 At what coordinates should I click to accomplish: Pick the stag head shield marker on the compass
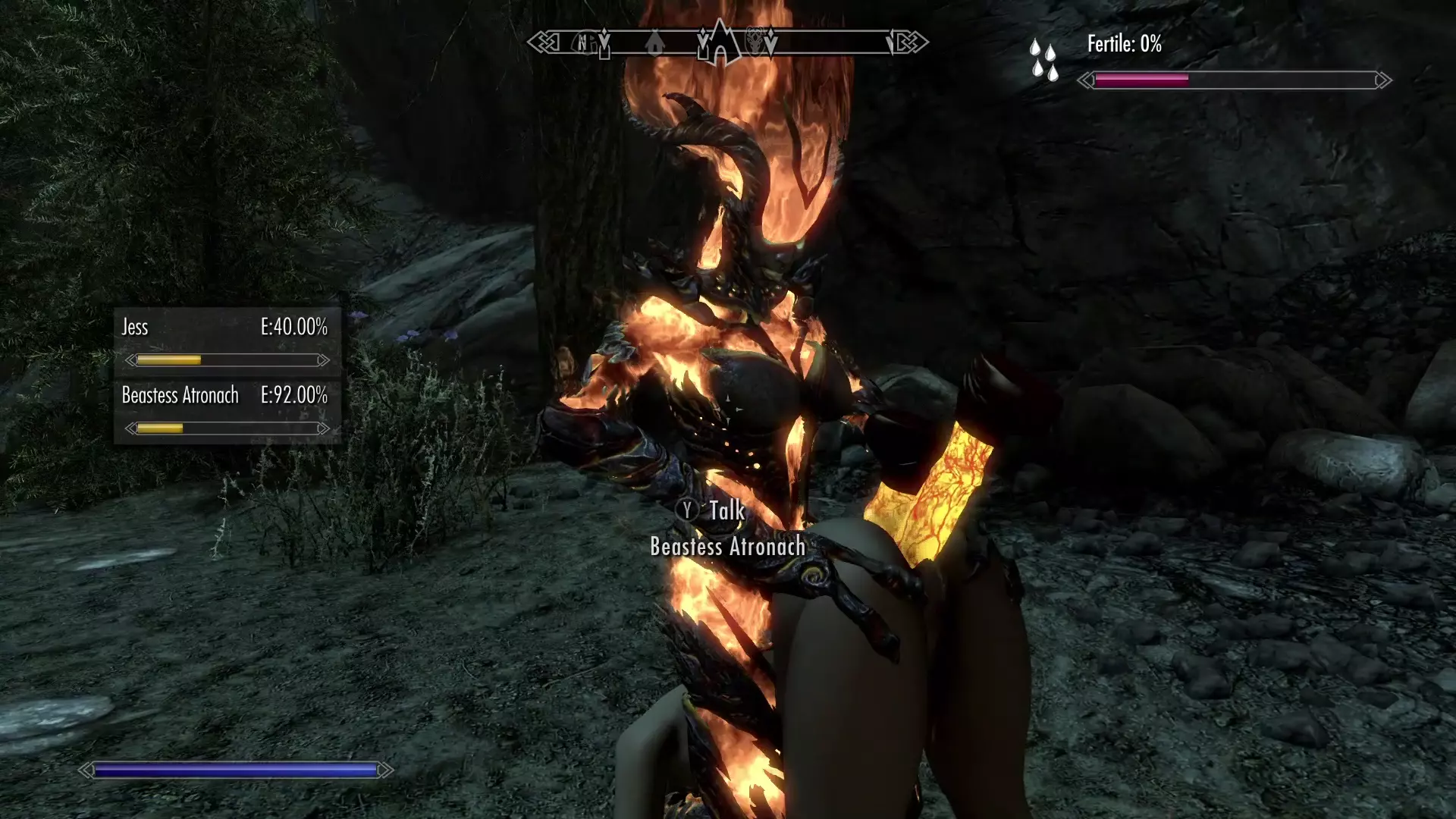756,42
